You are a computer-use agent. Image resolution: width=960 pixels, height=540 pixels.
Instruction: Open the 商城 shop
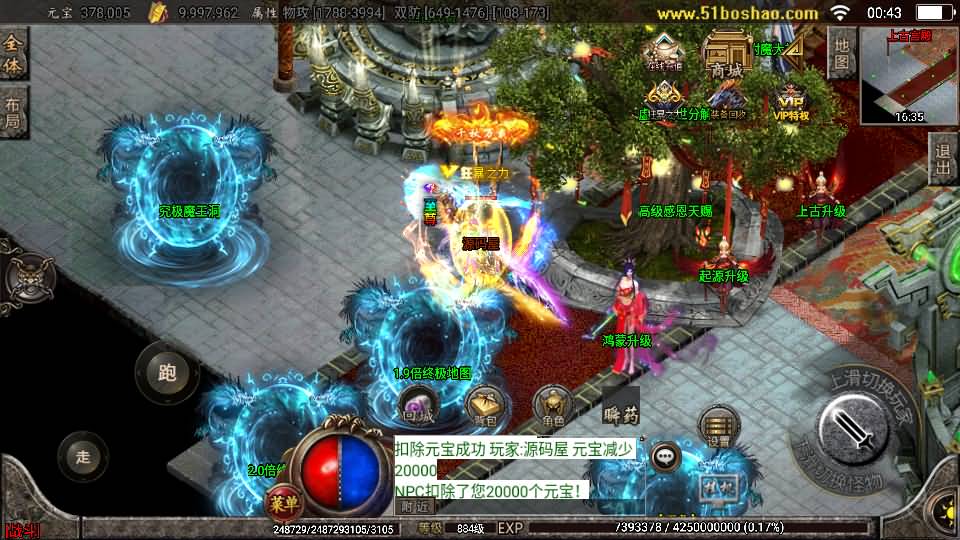coord(726,54)
